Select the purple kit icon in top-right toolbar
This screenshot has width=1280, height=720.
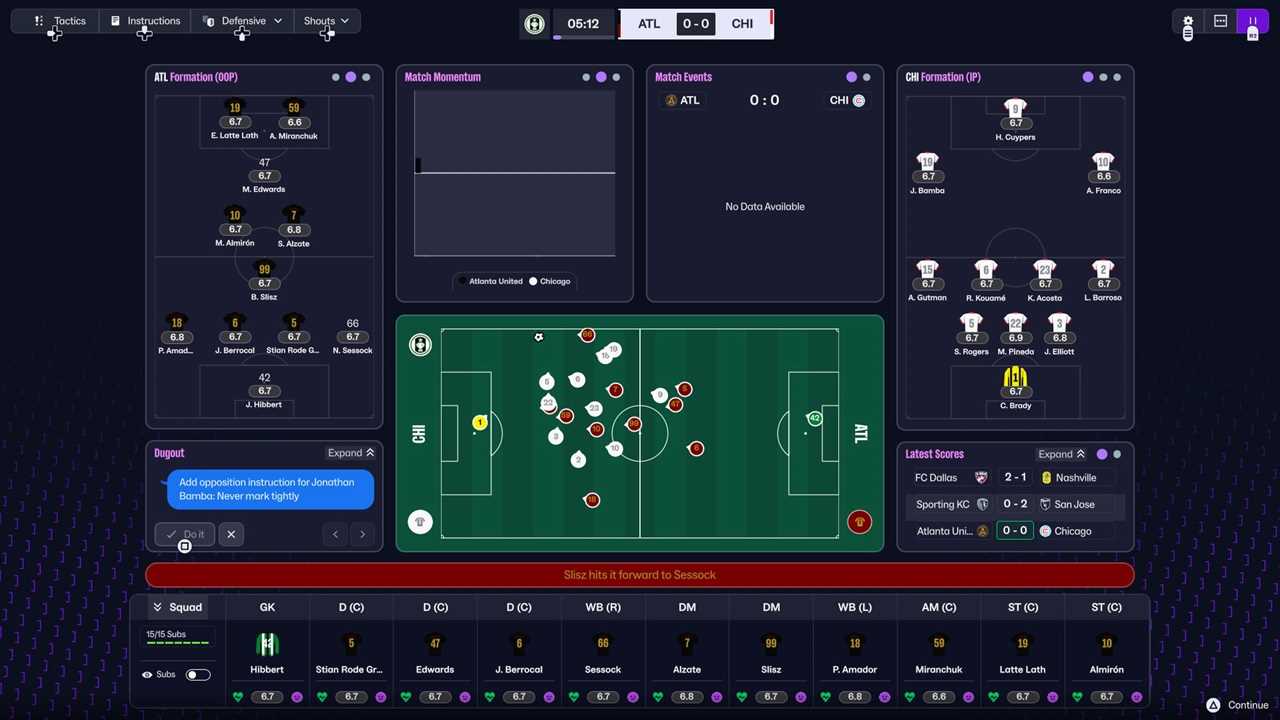click(1253, 21)
